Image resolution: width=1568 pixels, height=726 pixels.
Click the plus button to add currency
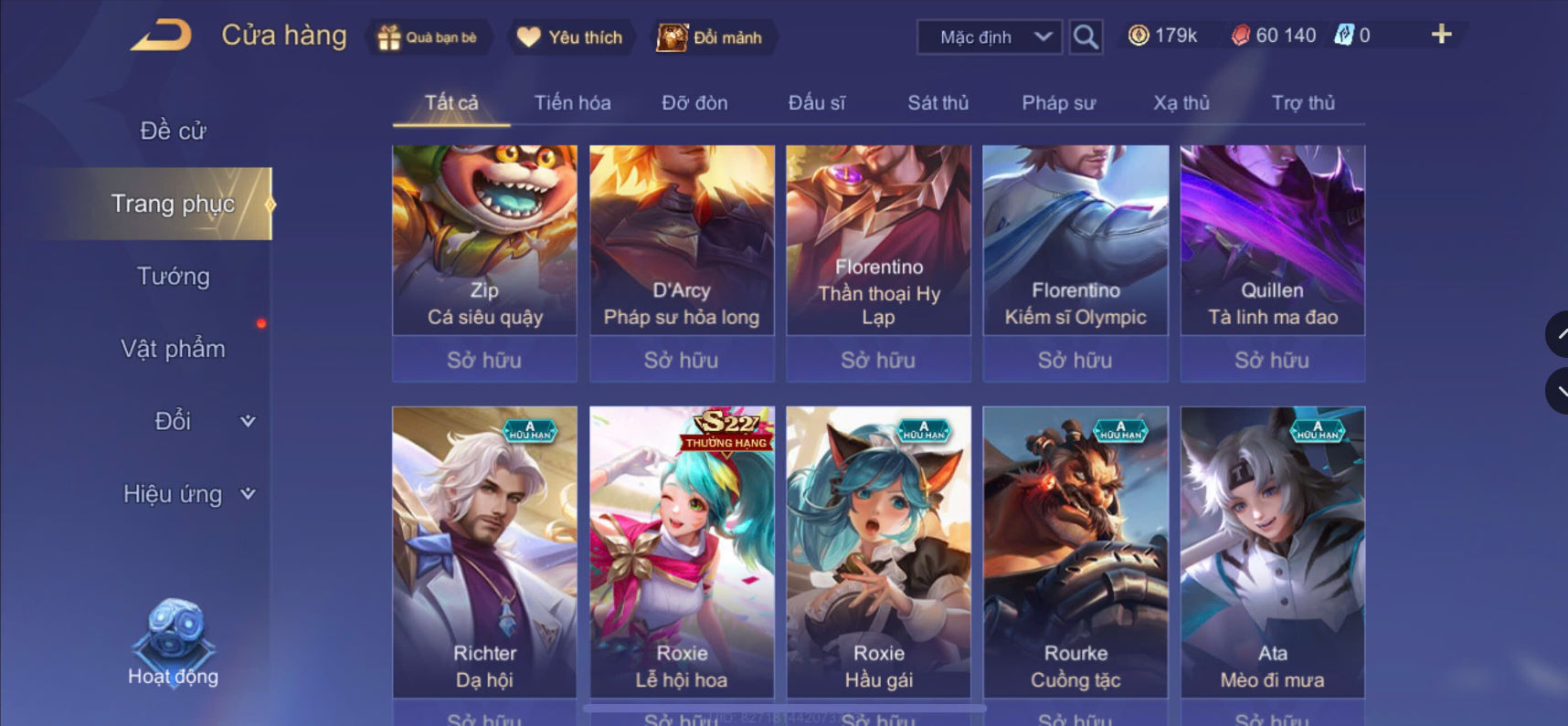click(1442, 35)
